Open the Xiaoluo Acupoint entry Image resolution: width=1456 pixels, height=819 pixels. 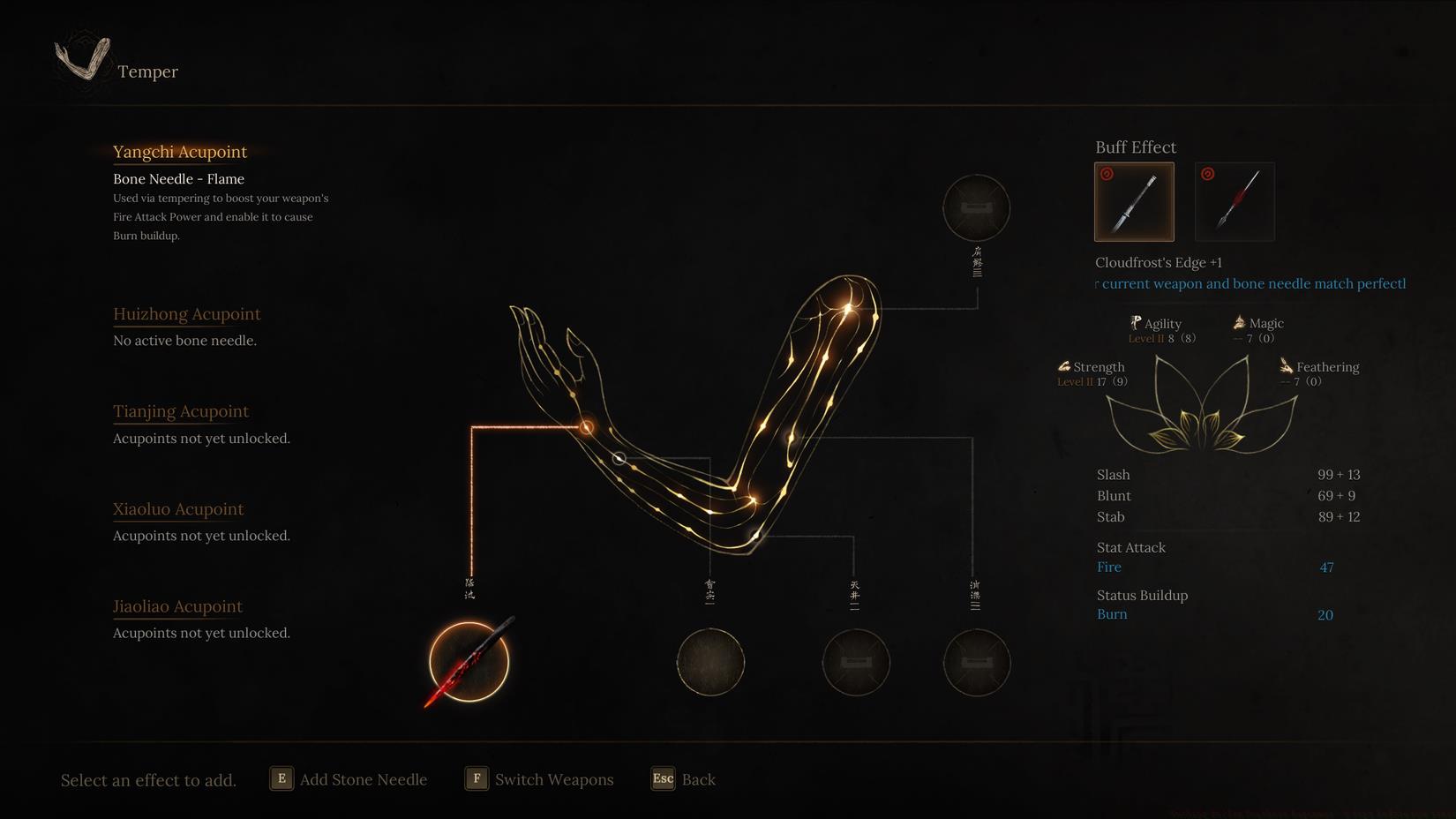(x=178, y=509)
